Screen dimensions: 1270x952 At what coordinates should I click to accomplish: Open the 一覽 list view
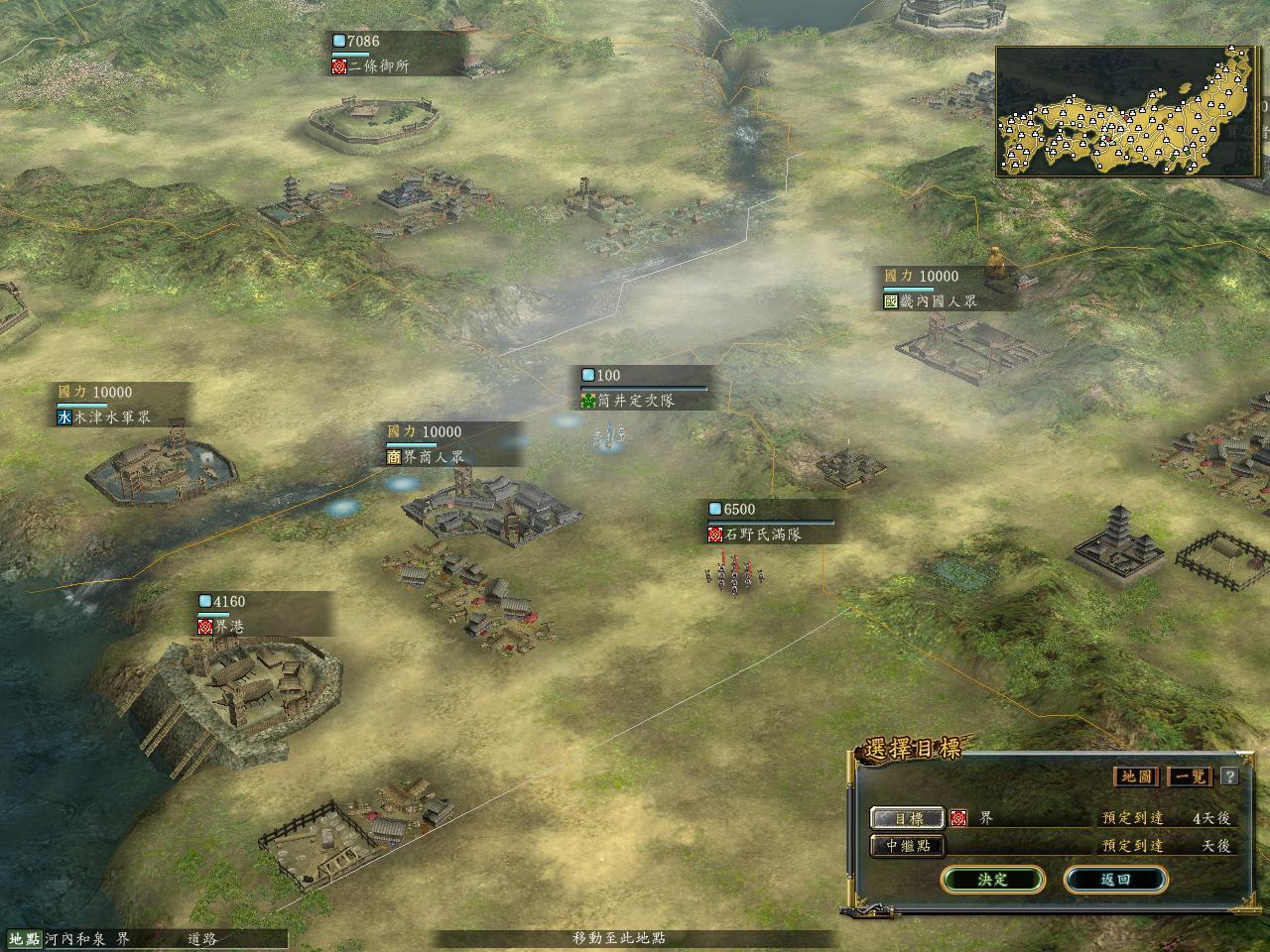coord(1191,775)
